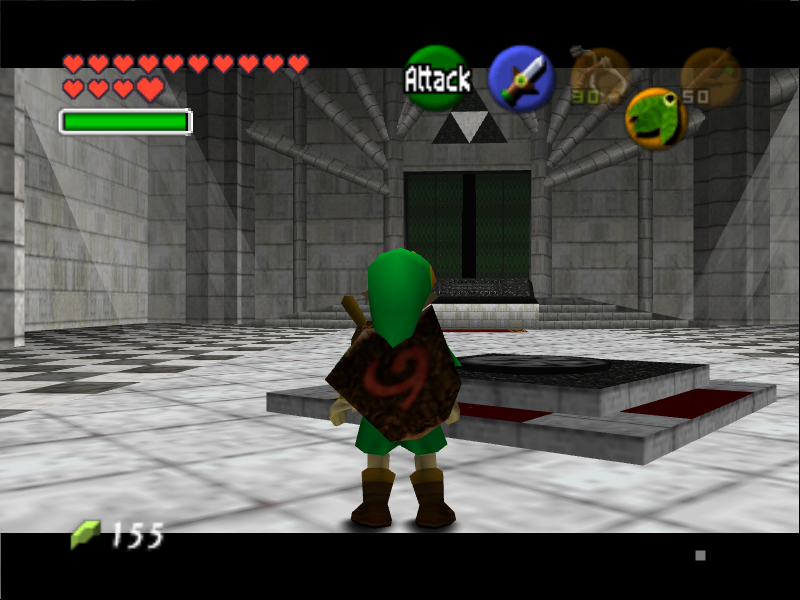Viewport: 800px width, 600px height.
Task: Choose the faded stick item showing 50
Action: (x=710, y=75)
